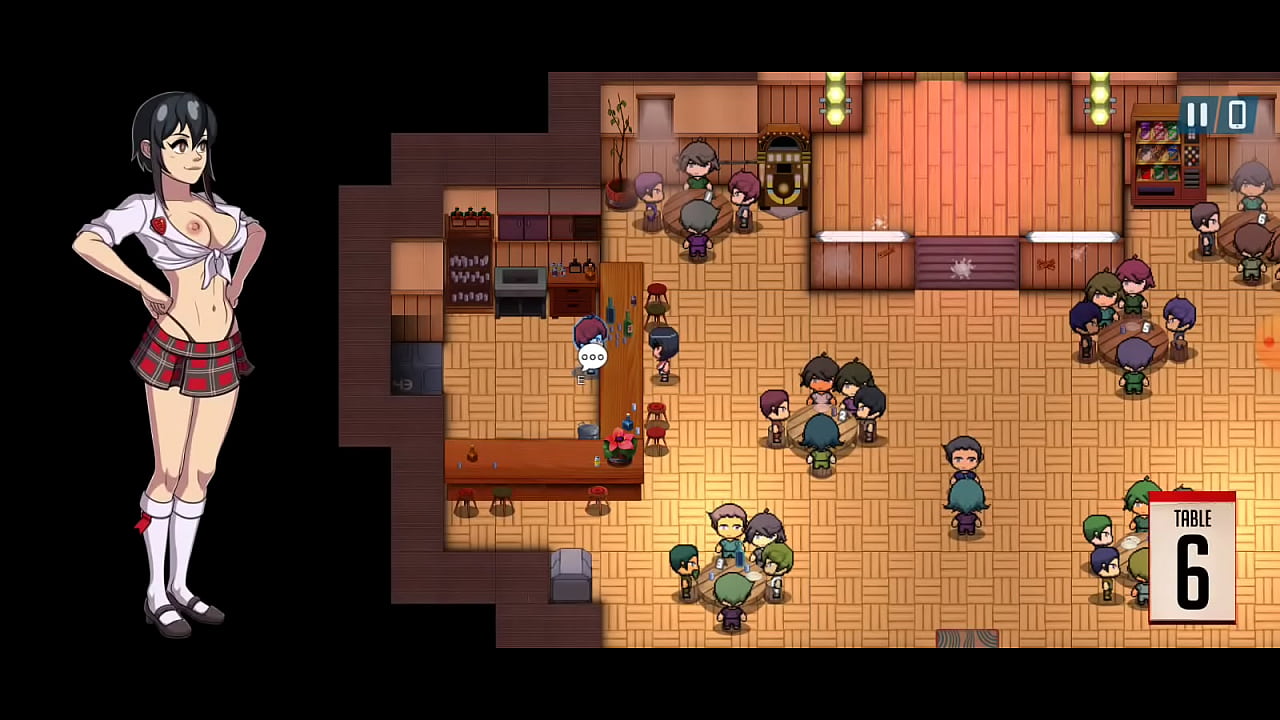Pause the game with the pause button
This screenshot has width=1280, height=720.
1197,115
